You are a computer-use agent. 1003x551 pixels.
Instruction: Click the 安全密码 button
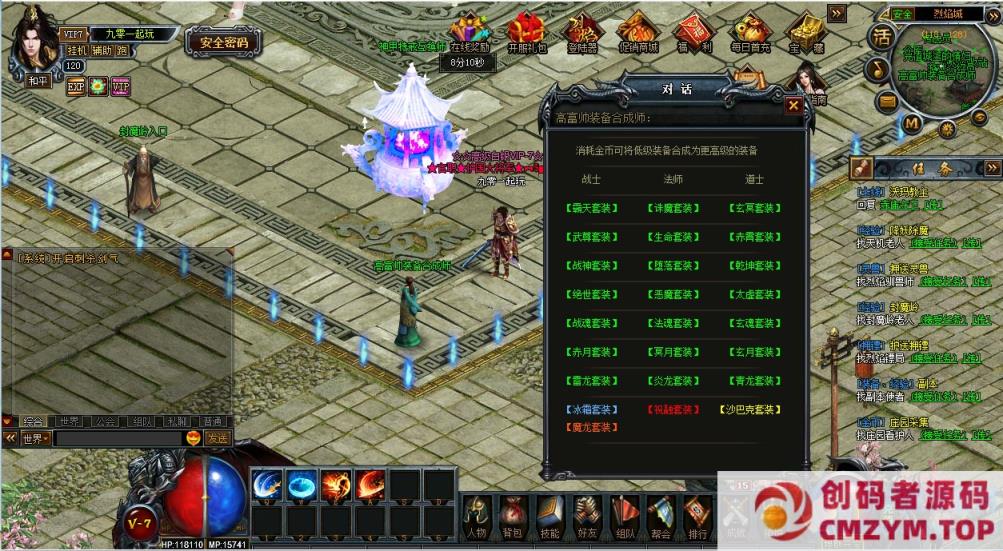[x=224, y=42]
